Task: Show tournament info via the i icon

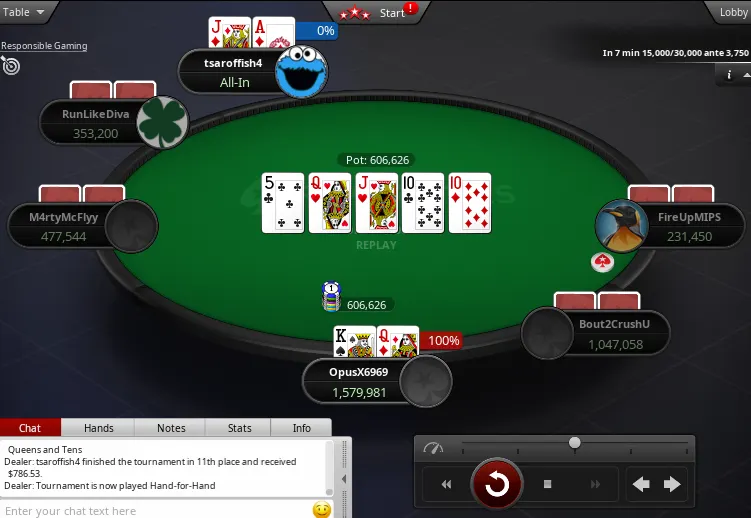Action: pyautogui.click(x=729, y=75)
